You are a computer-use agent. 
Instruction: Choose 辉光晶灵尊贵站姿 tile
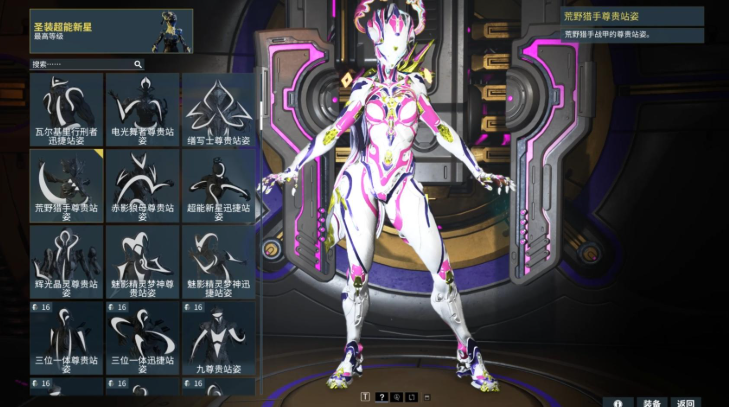point(66,262)
